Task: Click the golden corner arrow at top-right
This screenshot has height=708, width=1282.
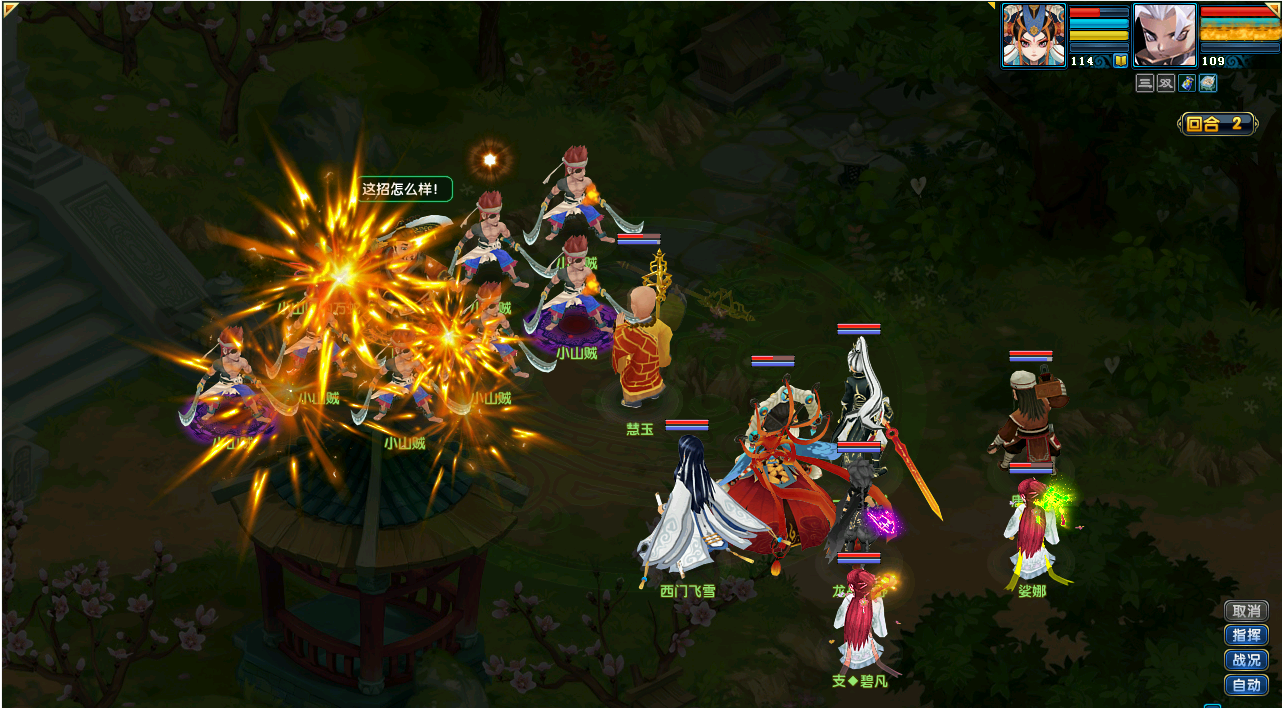Action: click(x=1275, y=7)
